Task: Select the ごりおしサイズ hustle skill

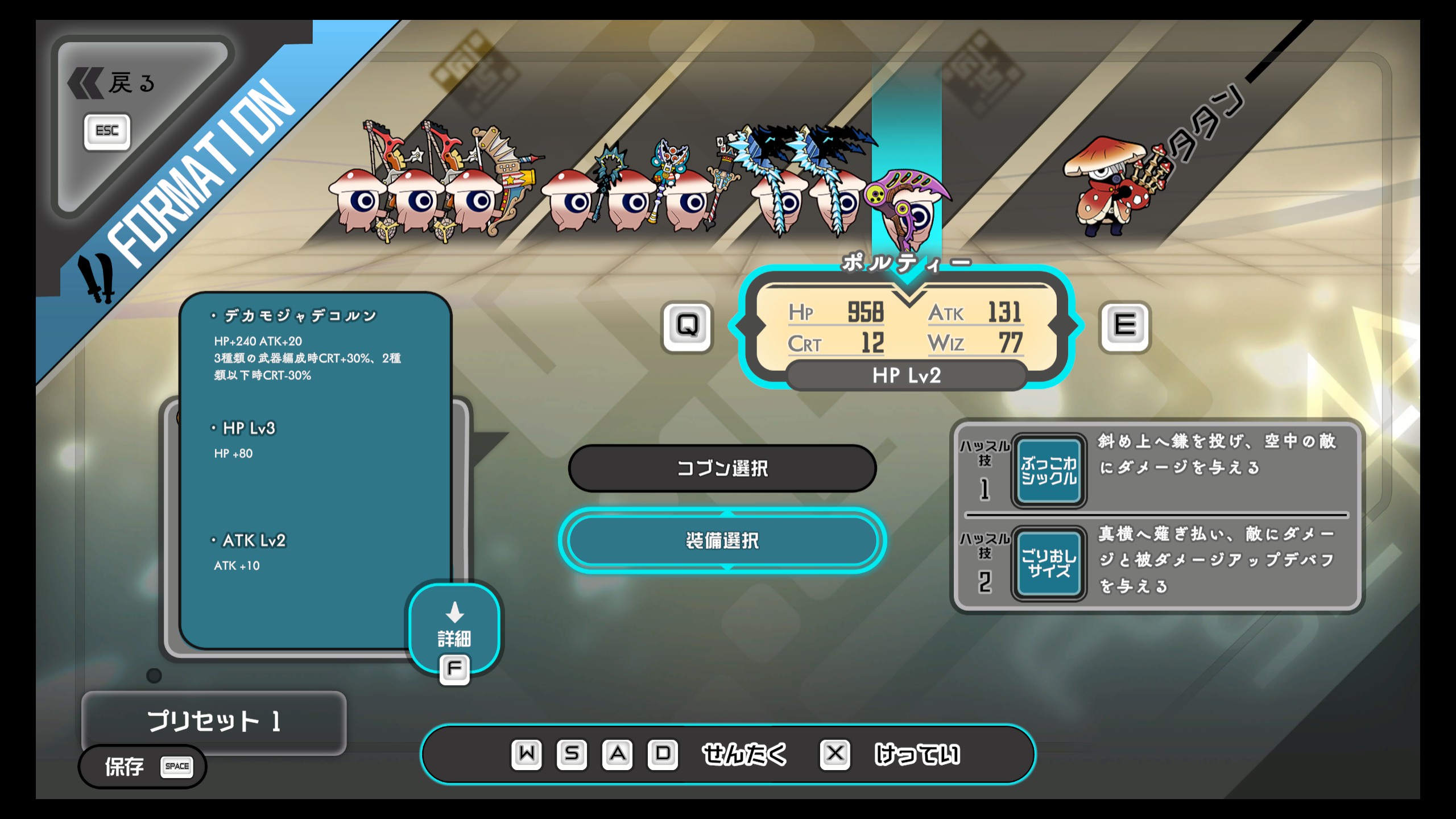Action: pyautogui.click(x=1049, y=563)
